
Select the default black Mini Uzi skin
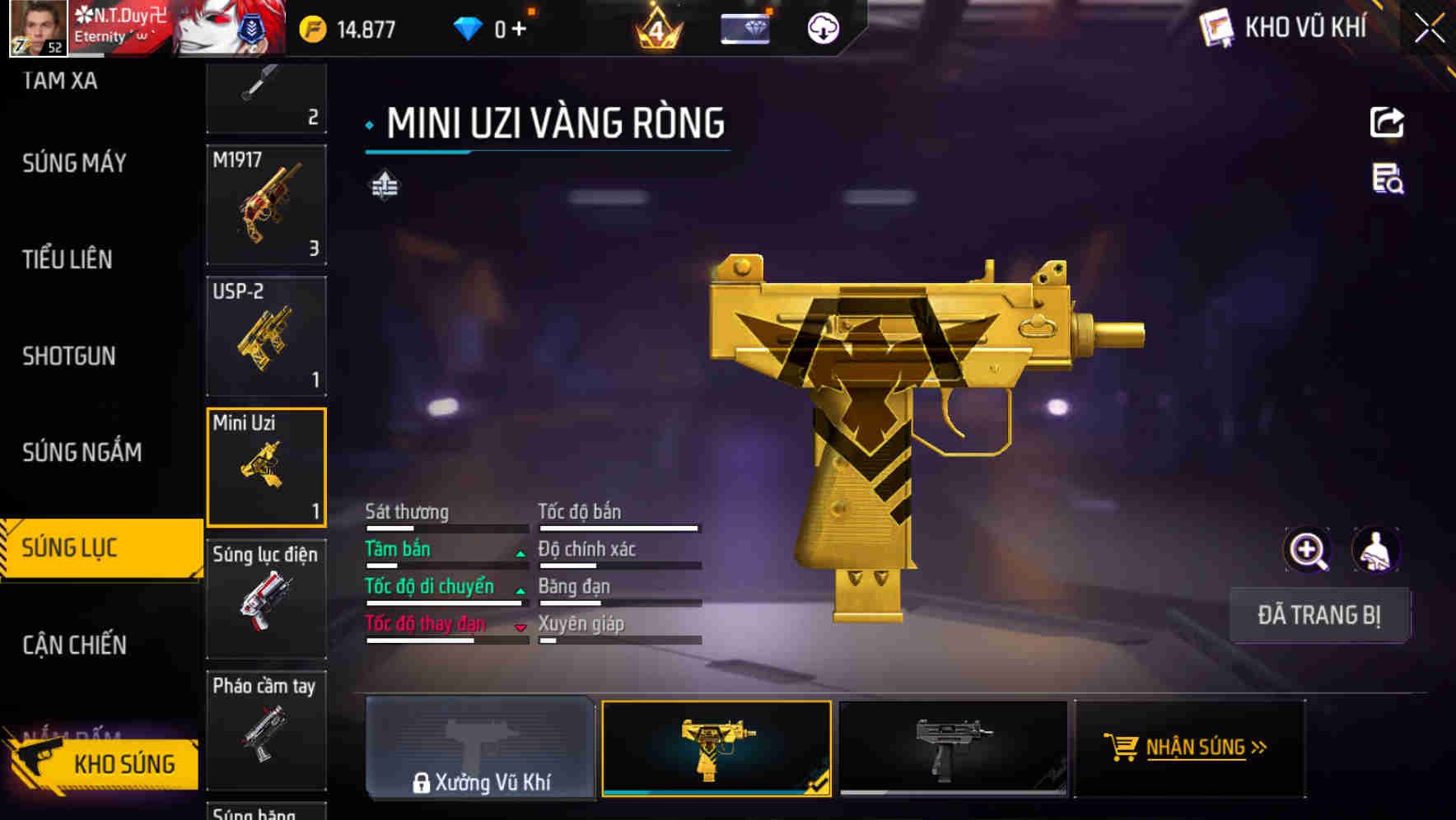[952, 748]
